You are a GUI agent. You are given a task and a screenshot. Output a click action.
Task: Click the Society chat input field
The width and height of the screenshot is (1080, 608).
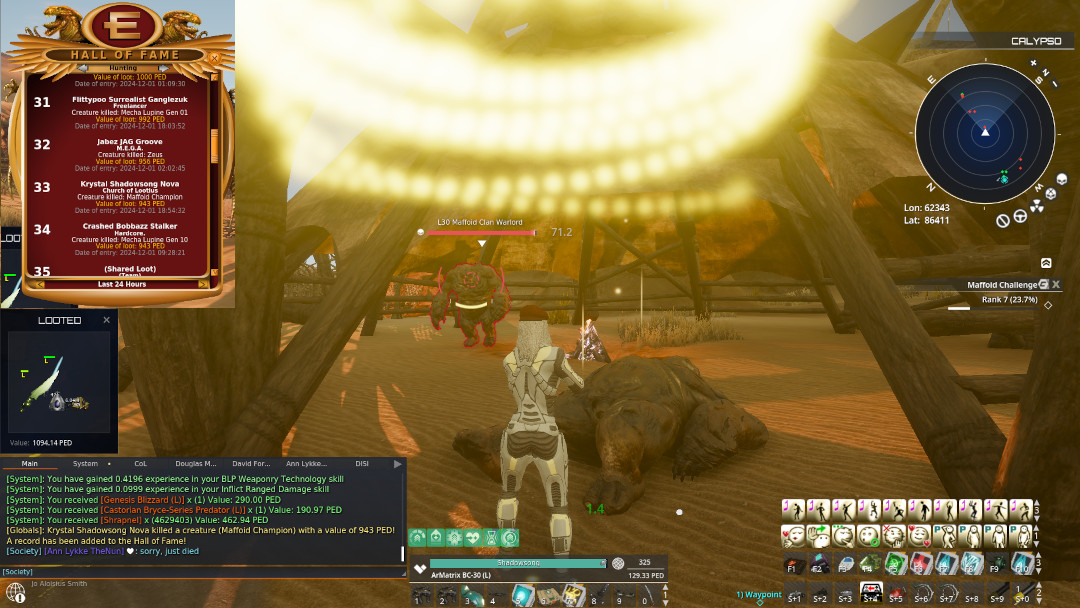[200, 571]
